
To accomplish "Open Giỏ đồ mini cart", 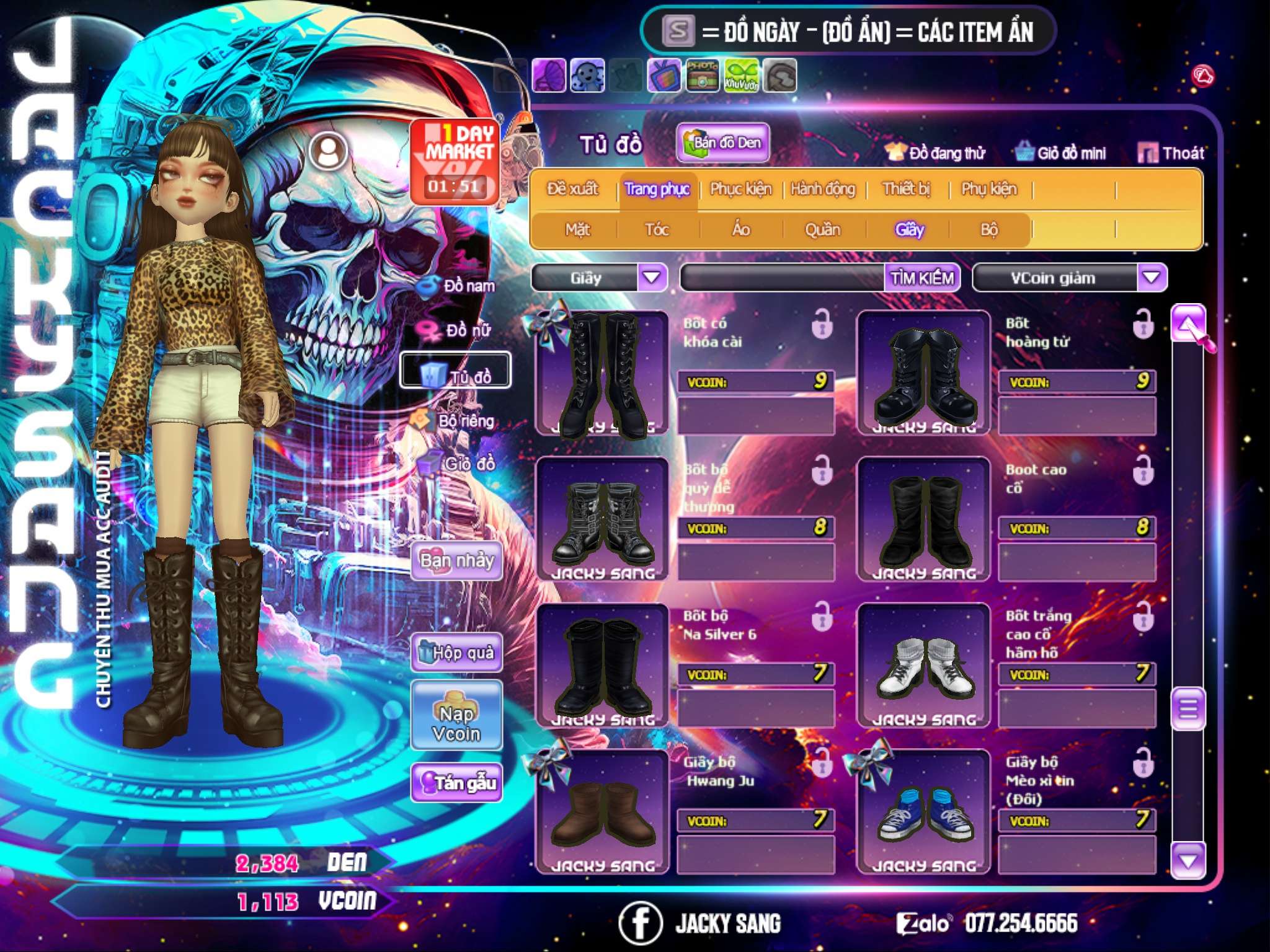I will pos(1061,153).
